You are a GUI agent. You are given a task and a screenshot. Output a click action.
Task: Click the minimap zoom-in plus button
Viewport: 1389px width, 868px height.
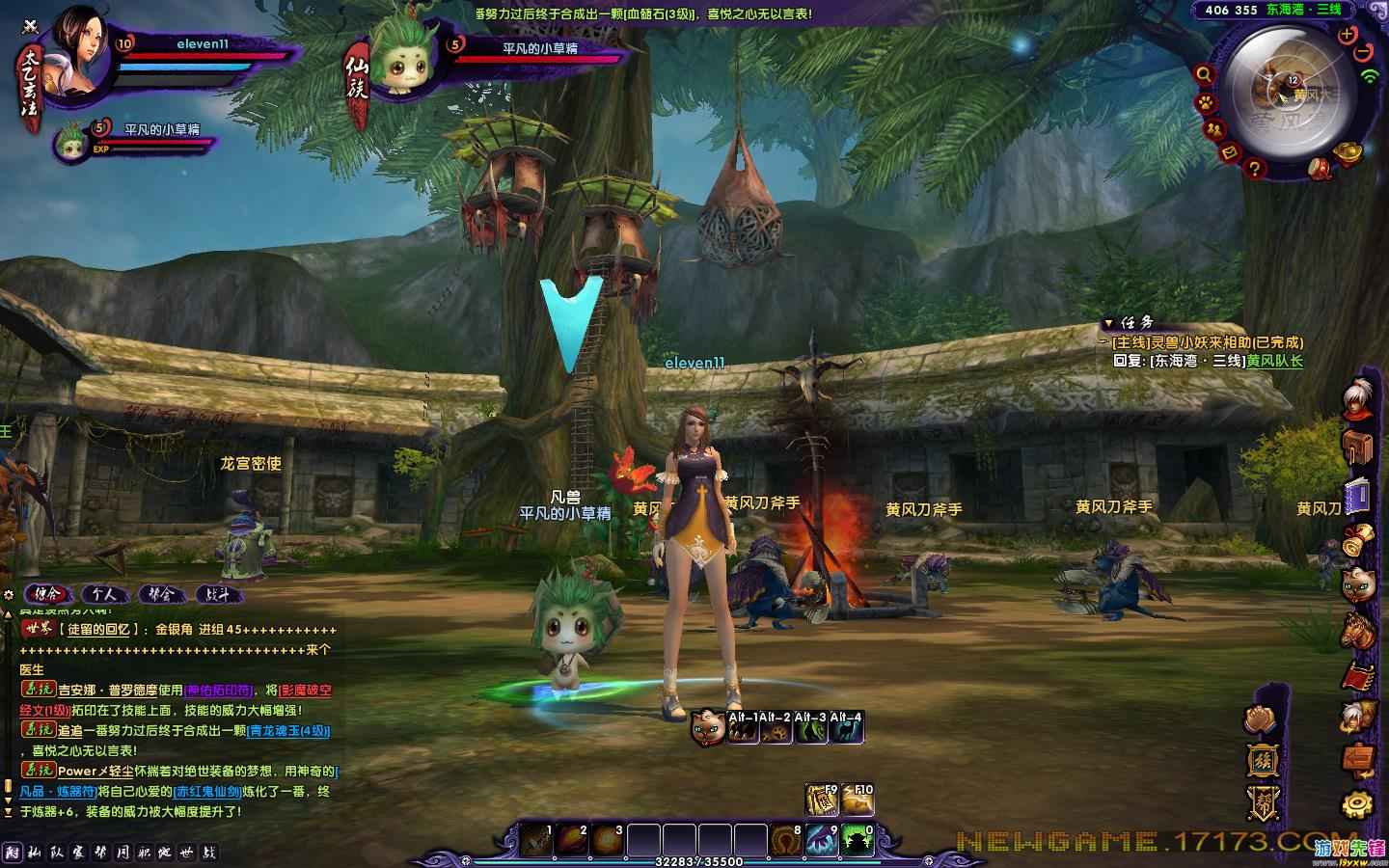tap(1348, 34)
